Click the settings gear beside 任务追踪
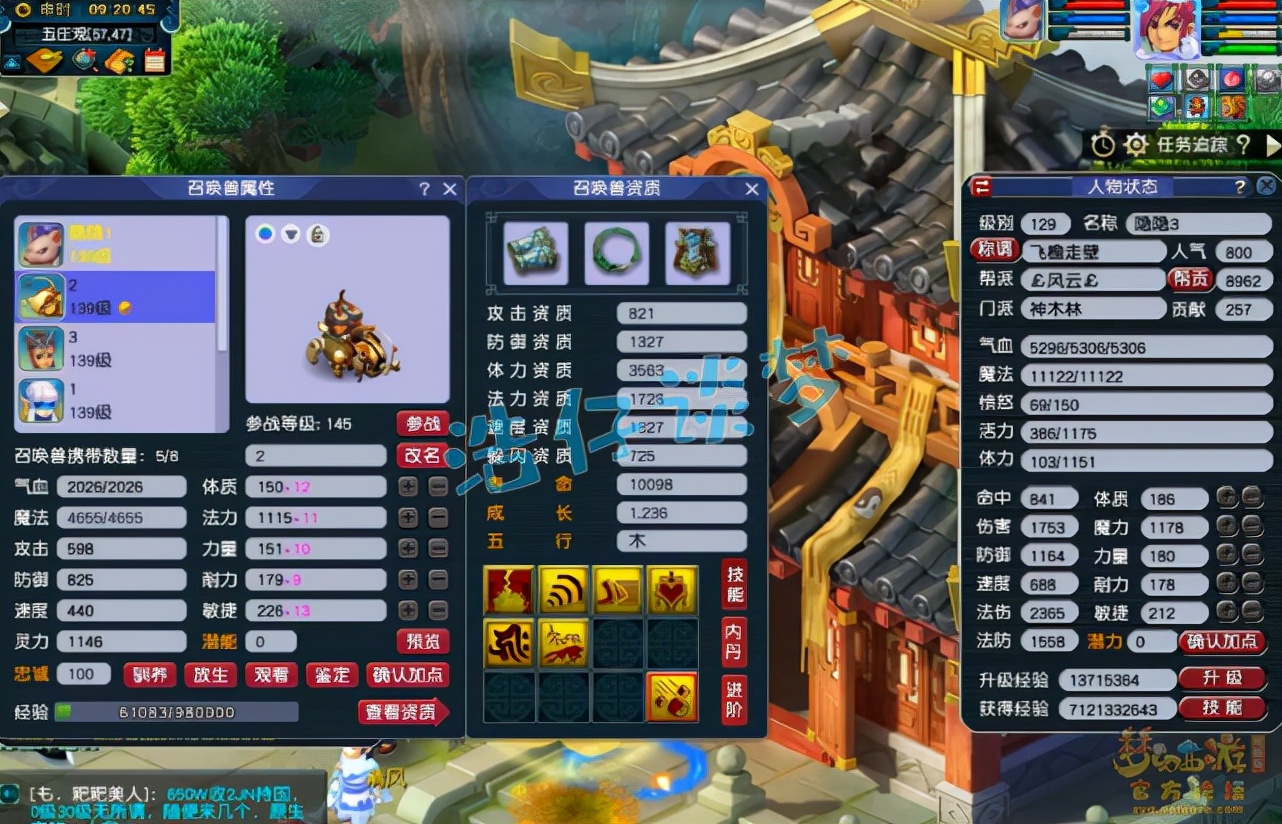1282x824 pixels. [x=1137, y=144]
